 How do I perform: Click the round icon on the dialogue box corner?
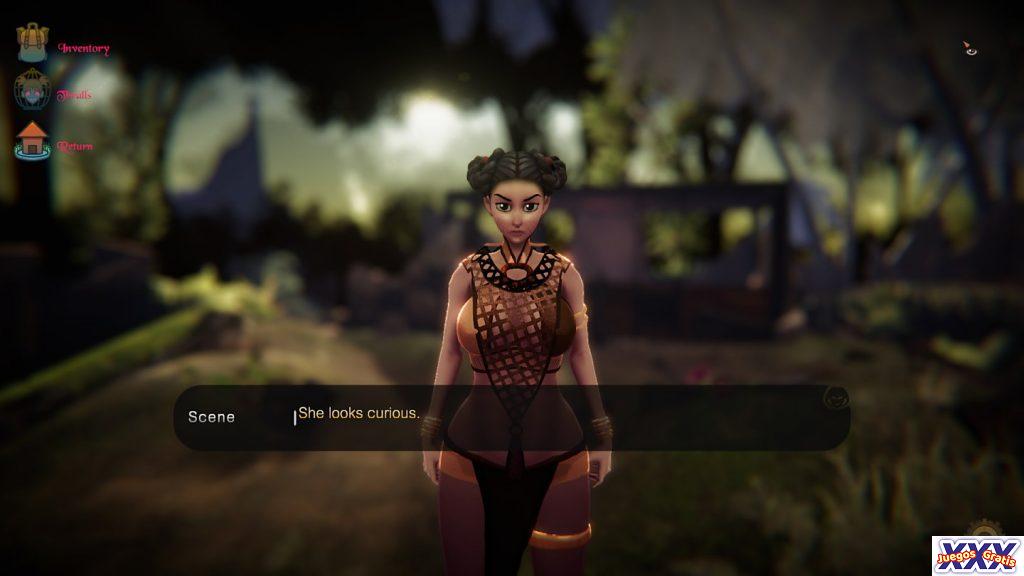pos(833,398)
